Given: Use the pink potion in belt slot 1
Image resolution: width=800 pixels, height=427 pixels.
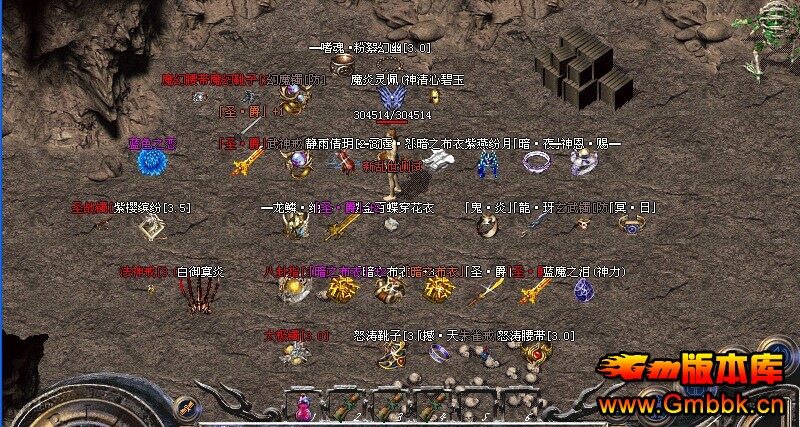Looking at the screenshot, I should pyautogui.click(x=301, y=408).
